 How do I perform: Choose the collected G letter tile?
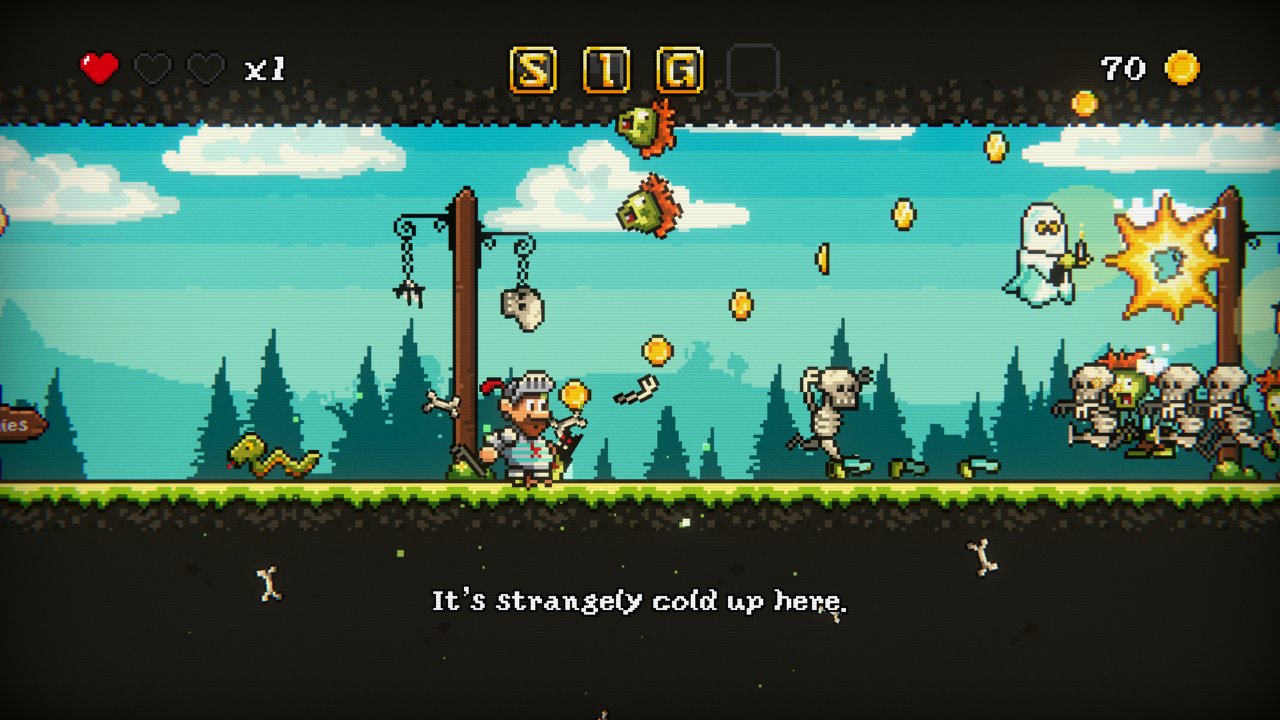point(679,70)
